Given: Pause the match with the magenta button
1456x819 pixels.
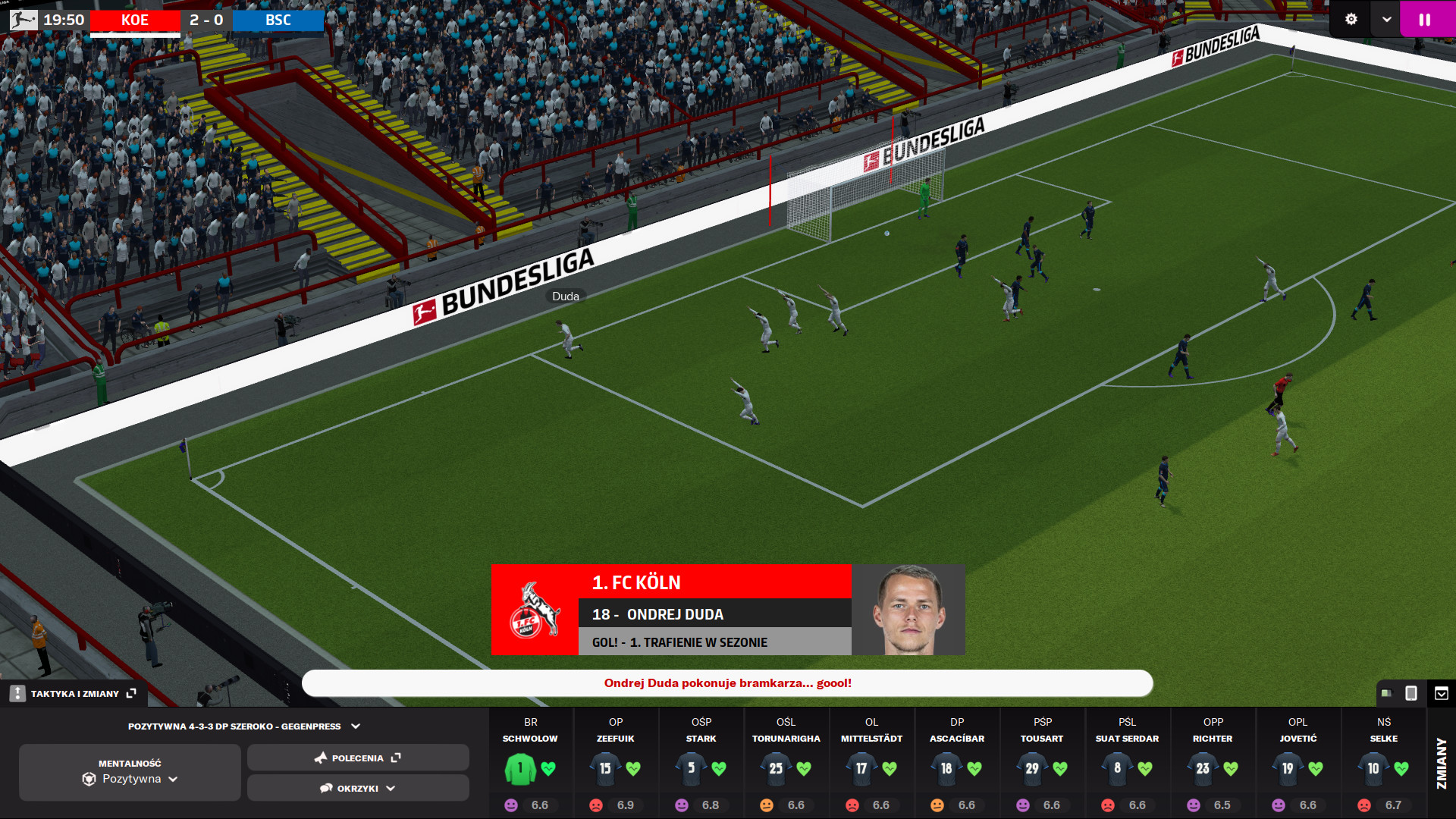Looking at the screenshot, I should coord(1425,20).
